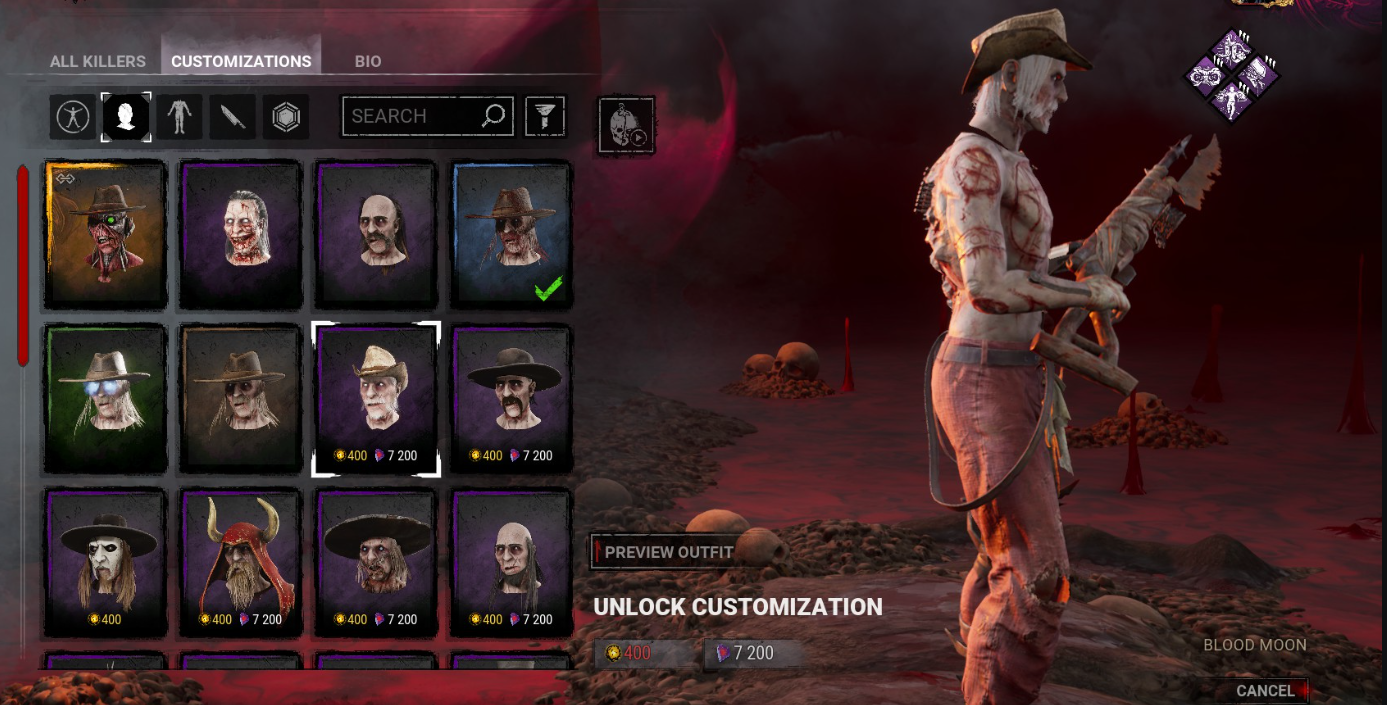Screen dimensions: 1387x705
Task: Select the green-eyed zombie cowboy head
Action: click(105, 235)
